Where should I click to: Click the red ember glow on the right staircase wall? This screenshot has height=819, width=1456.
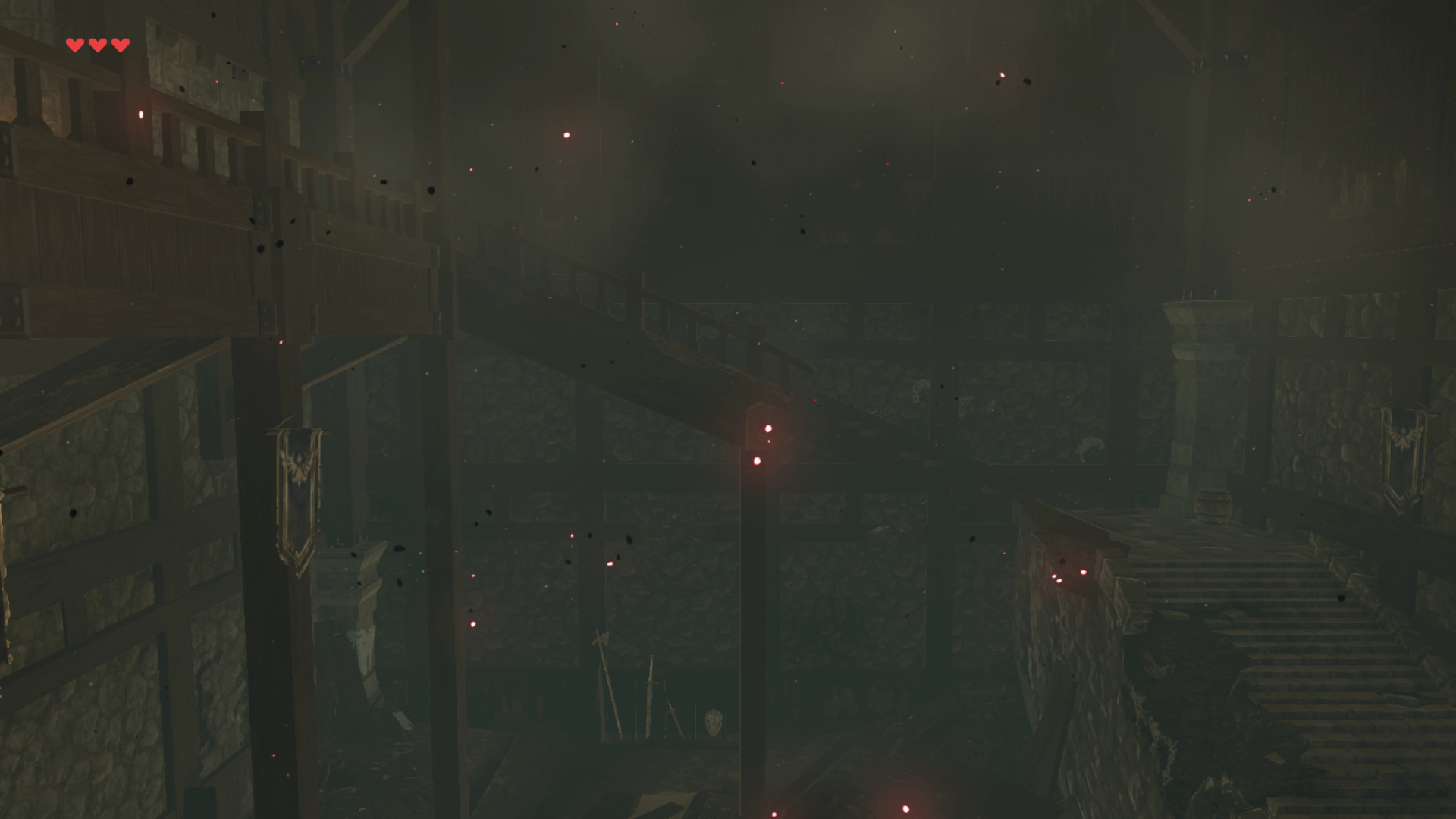coord(1082,571)
